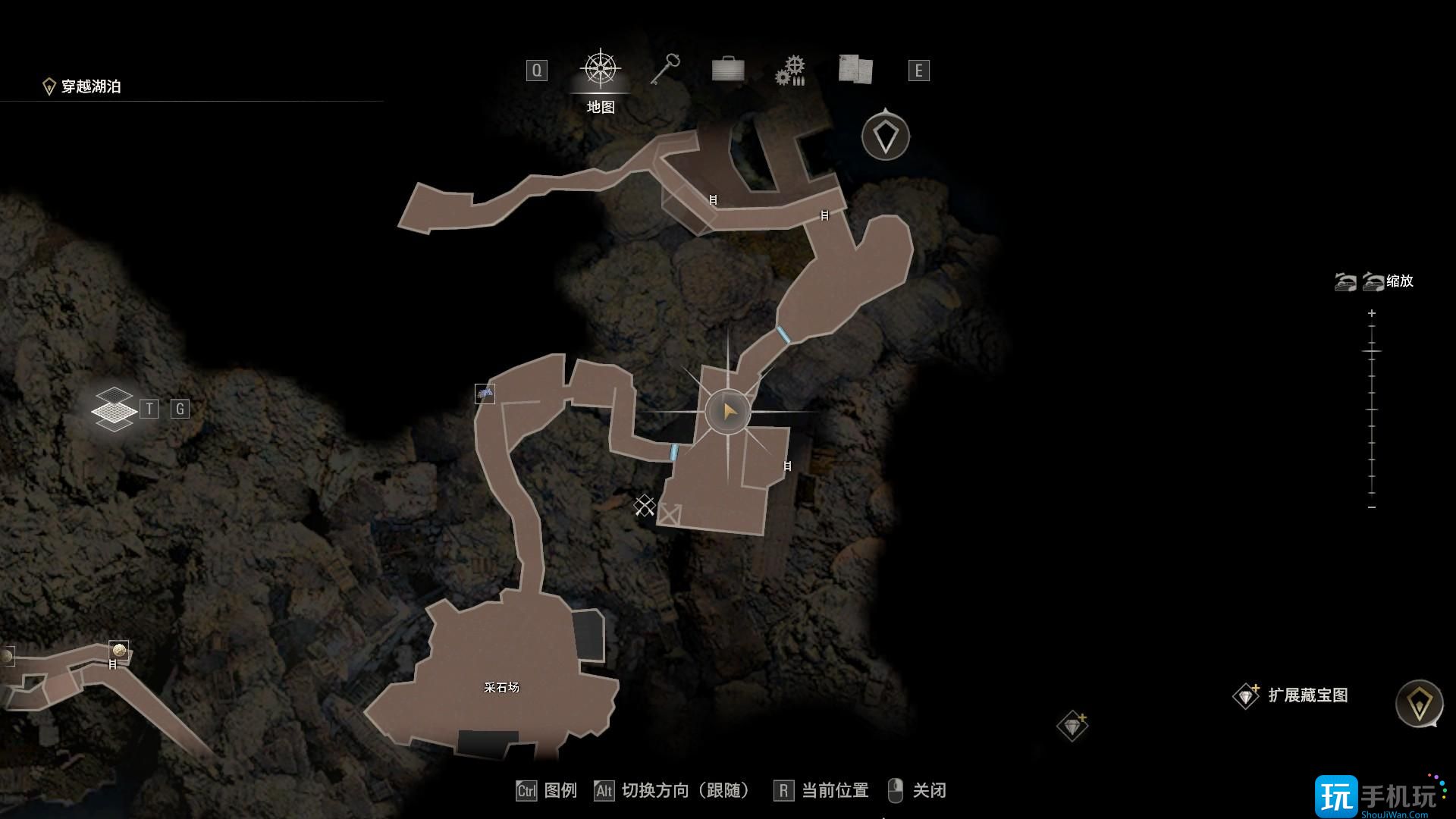Switch to the Map tab
1456x819 pixels.
pos(601,71)
